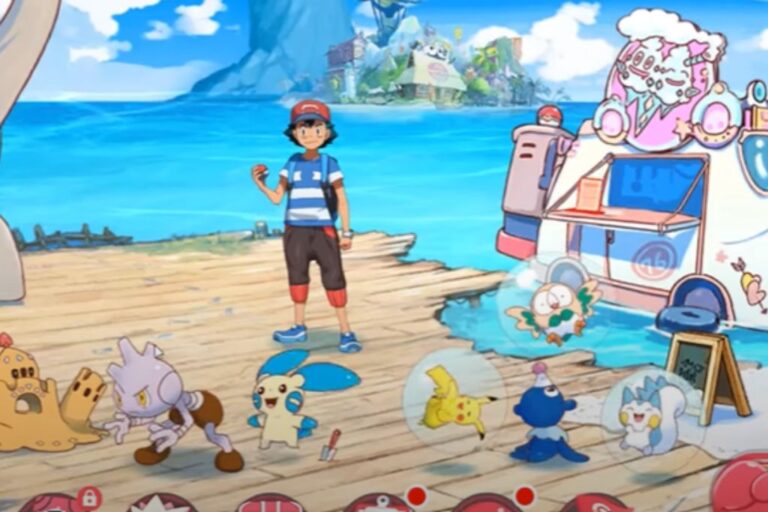Select the large red button in the corner
The height and width of the screenshot is (512, 768).
(742, 484)
